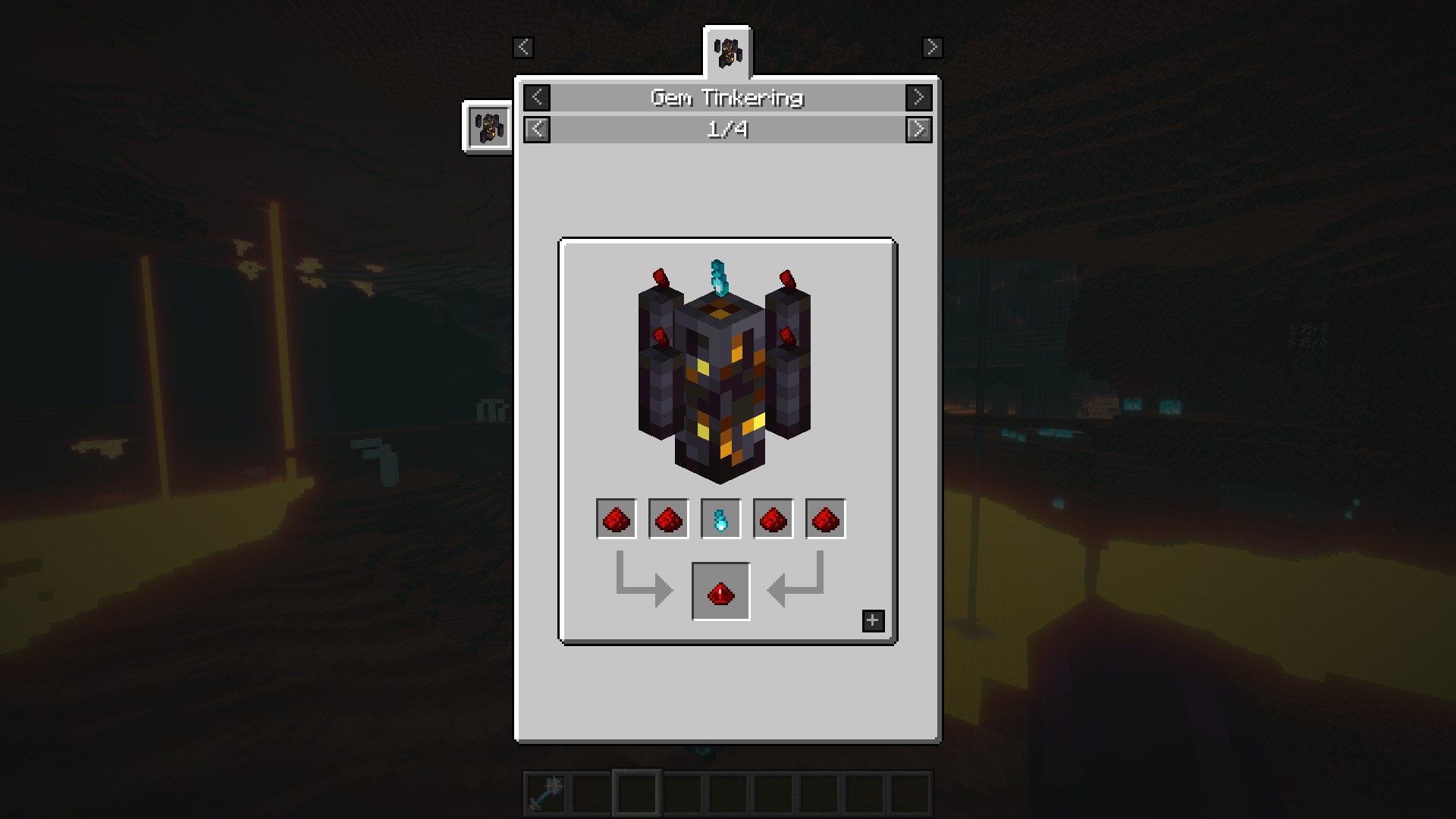
Task: Show the previous set of category tabs
Action: (x=523, y=48)
